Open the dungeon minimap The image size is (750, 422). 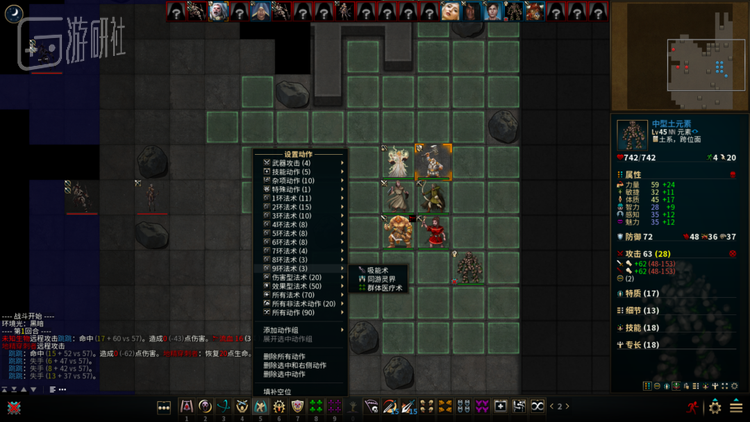coord(680,56)
